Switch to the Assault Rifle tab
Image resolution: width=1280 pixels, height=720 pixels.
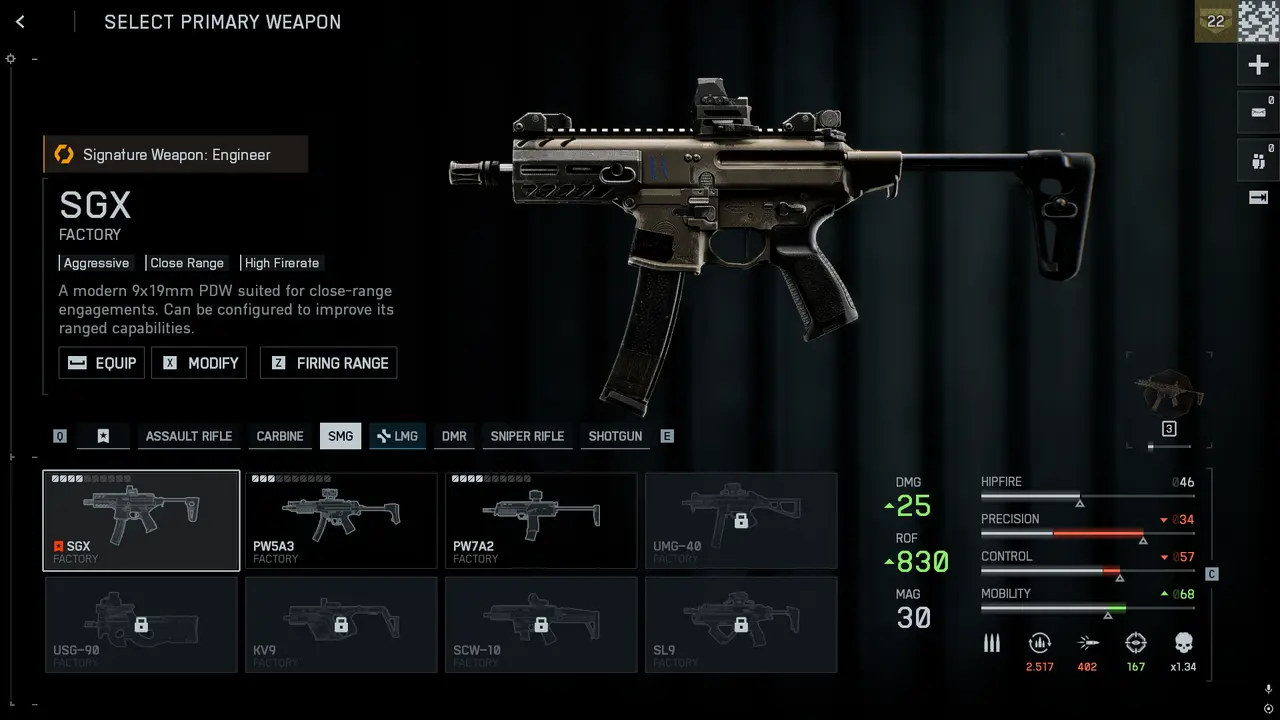(x=188, y=436)
